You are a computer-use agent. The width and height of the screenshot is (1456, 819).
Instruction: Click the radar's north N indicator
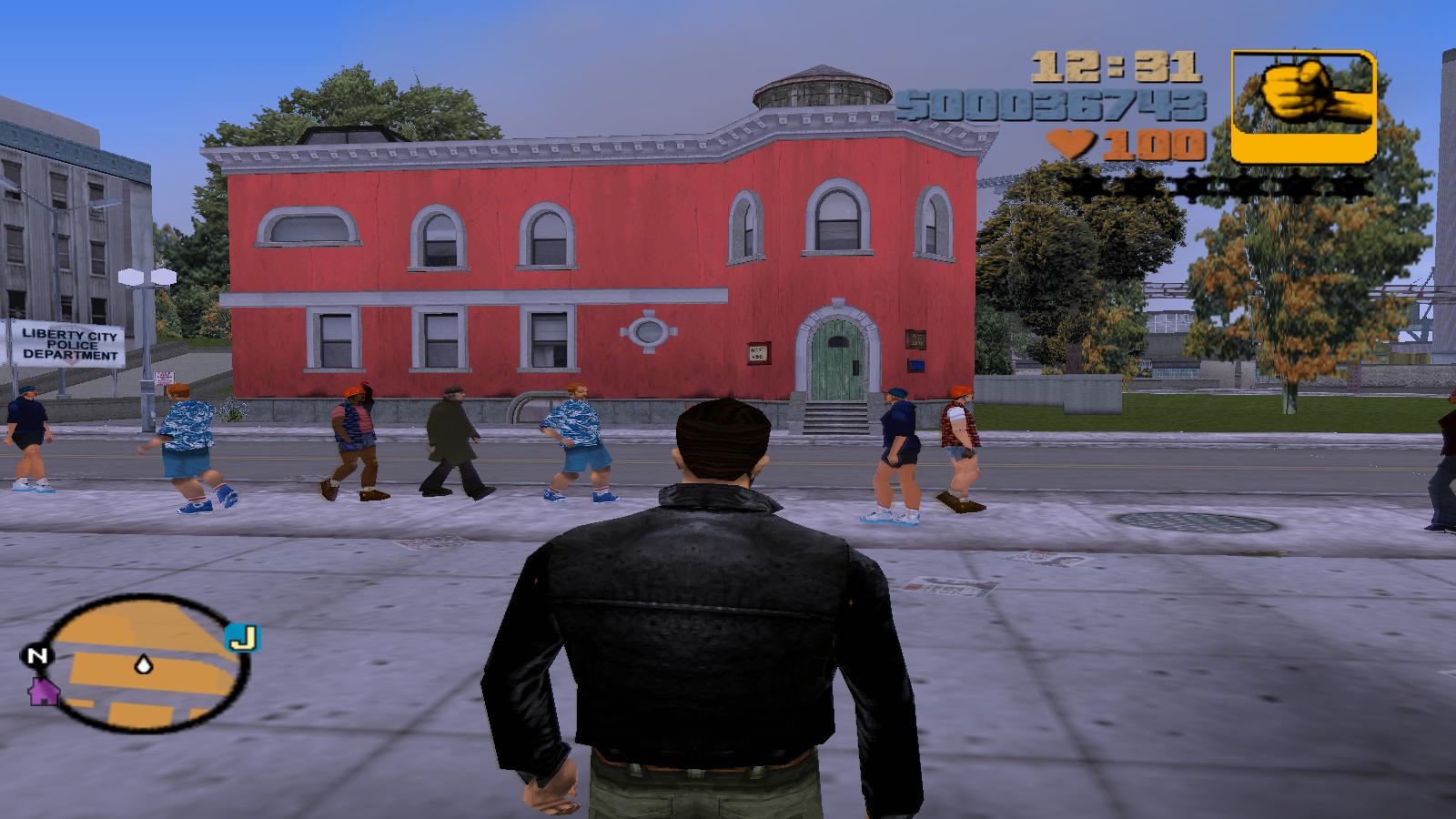37,655
